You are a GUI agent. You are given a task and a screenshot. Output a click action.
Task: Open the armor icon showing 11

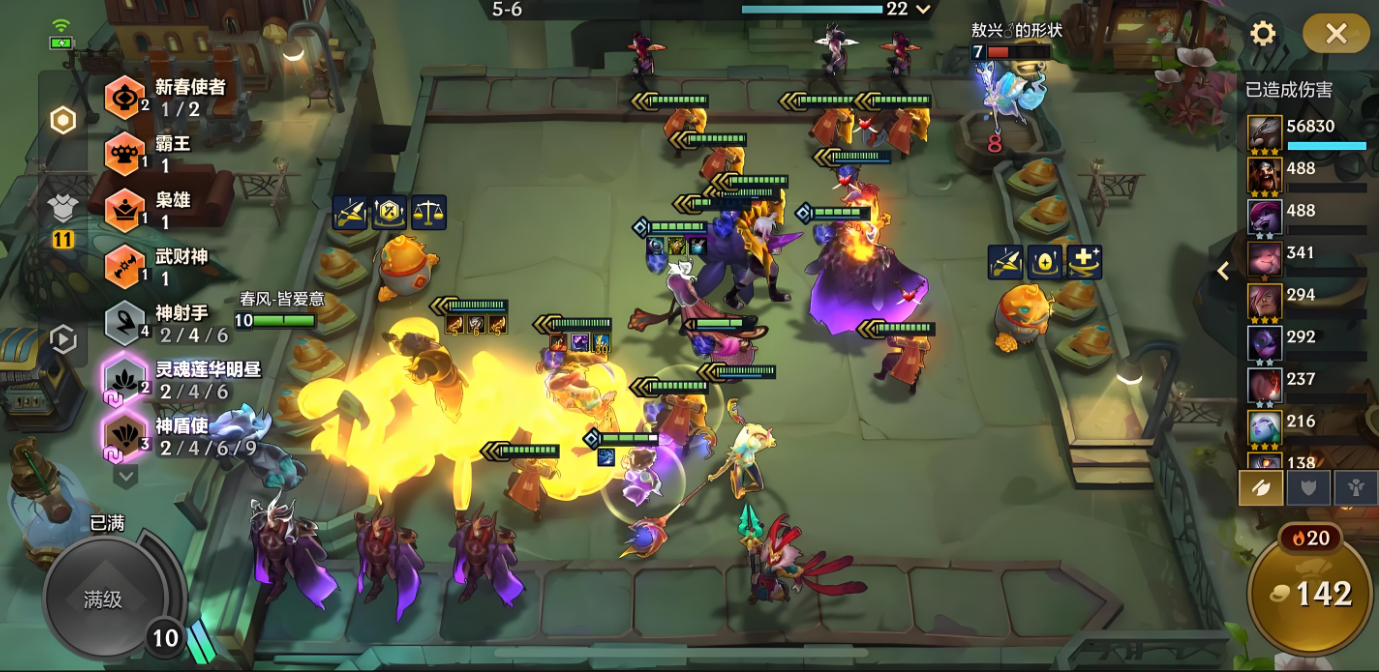click(63, 219)
